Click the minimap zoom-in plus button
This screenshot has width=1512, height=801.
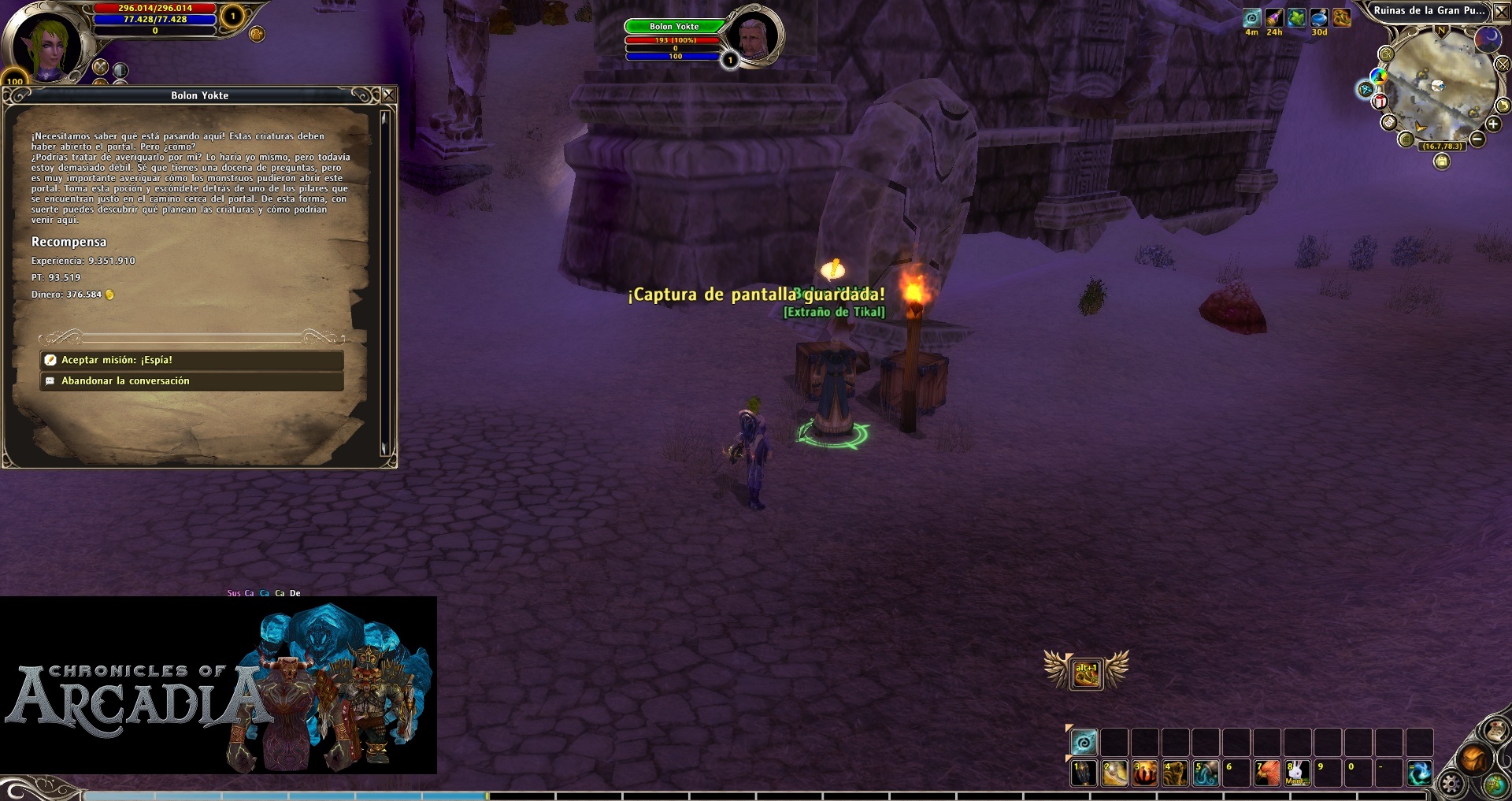(1492, 124)
